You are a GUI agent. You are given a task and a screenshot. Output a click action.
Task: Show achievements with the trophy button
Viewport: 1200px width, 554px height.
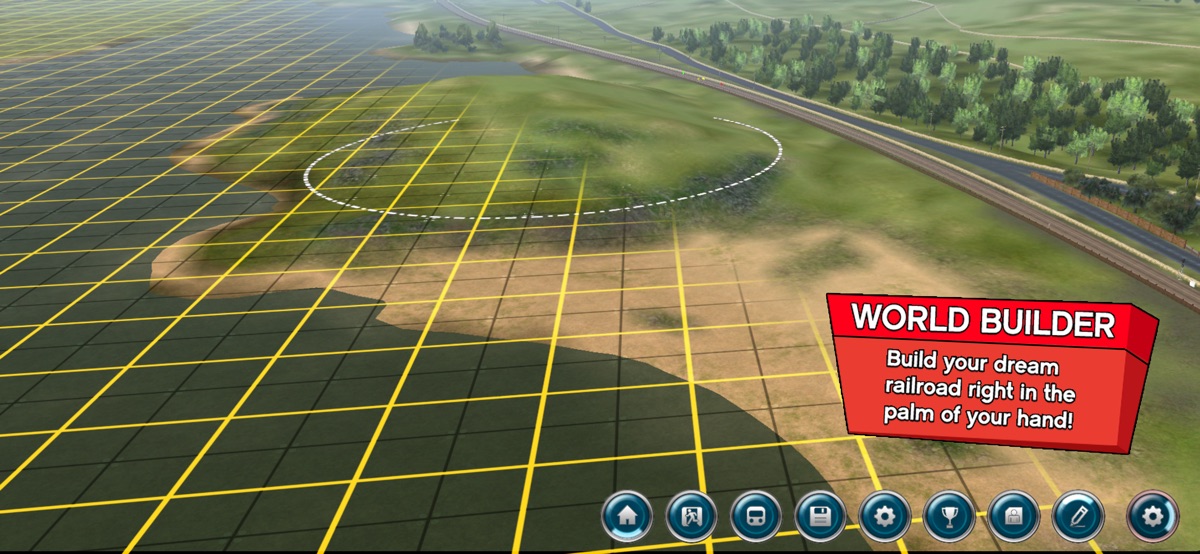pos(949,517)
